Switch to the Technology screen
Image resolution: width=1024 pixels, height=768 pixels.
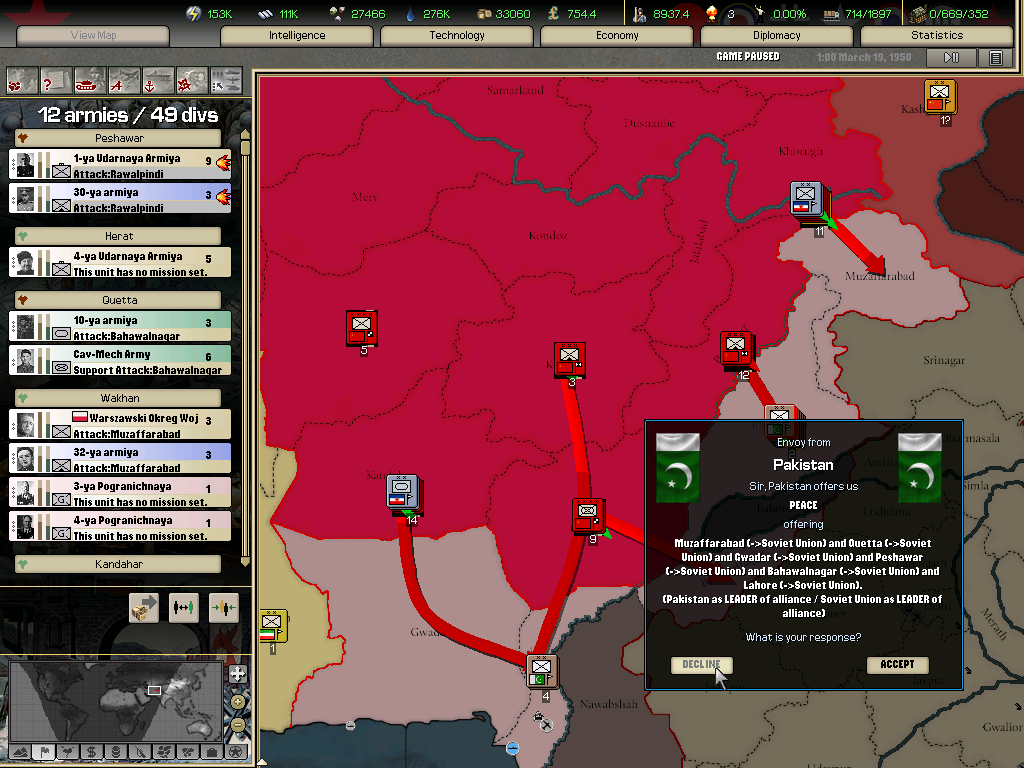[457, 36]
